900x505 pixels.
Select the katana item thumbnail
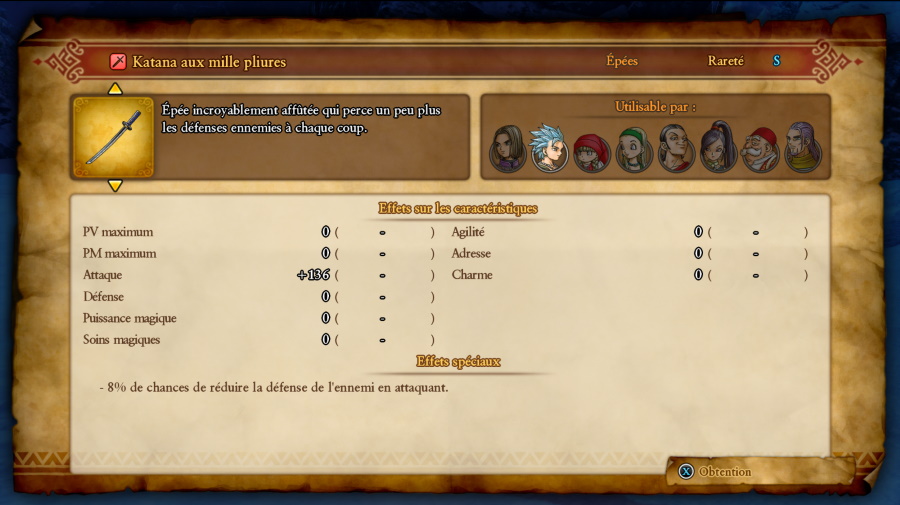click(114, 138)
